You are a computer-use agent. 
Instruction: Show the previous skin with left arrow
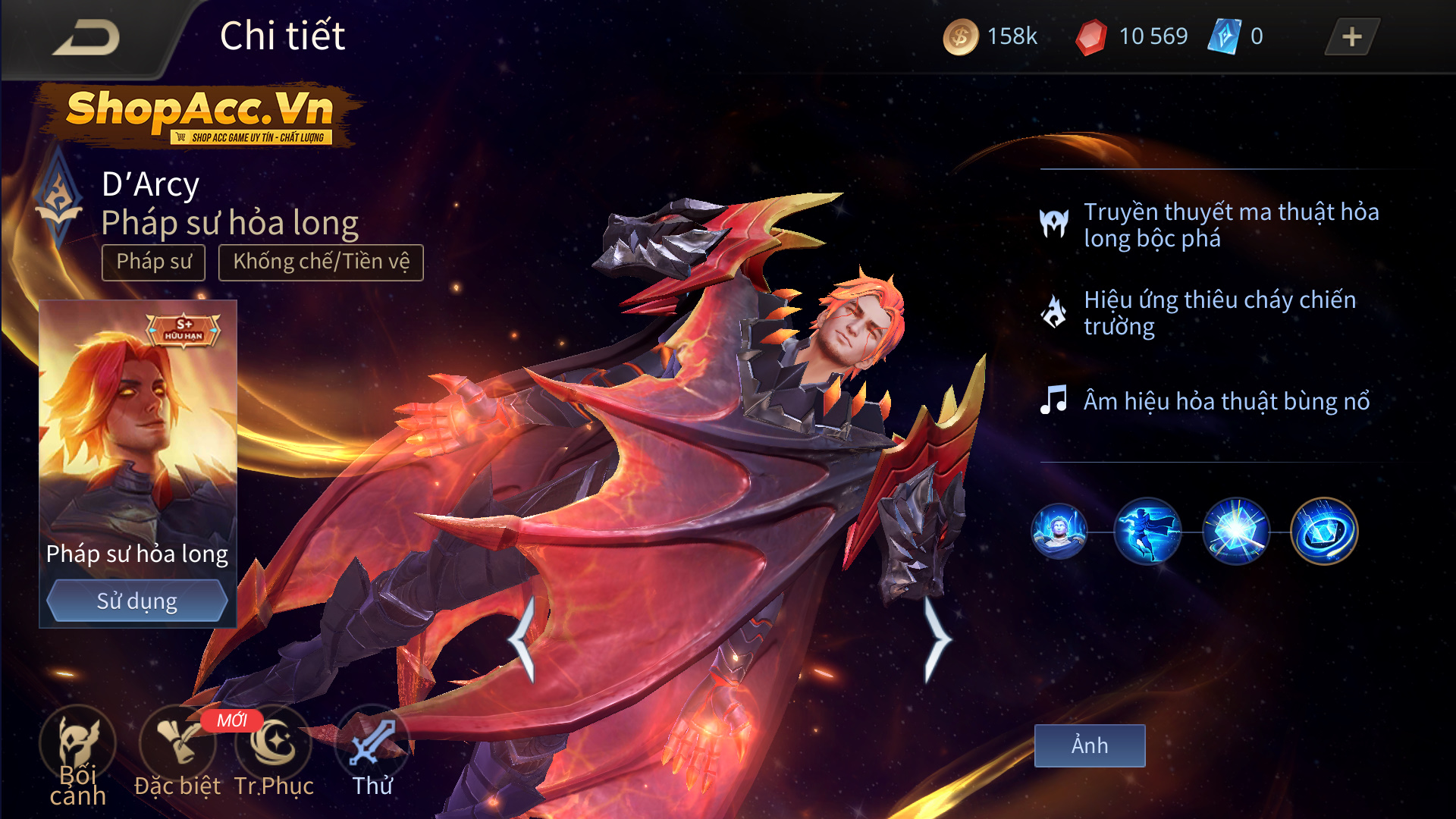click(x=522, y=639)
